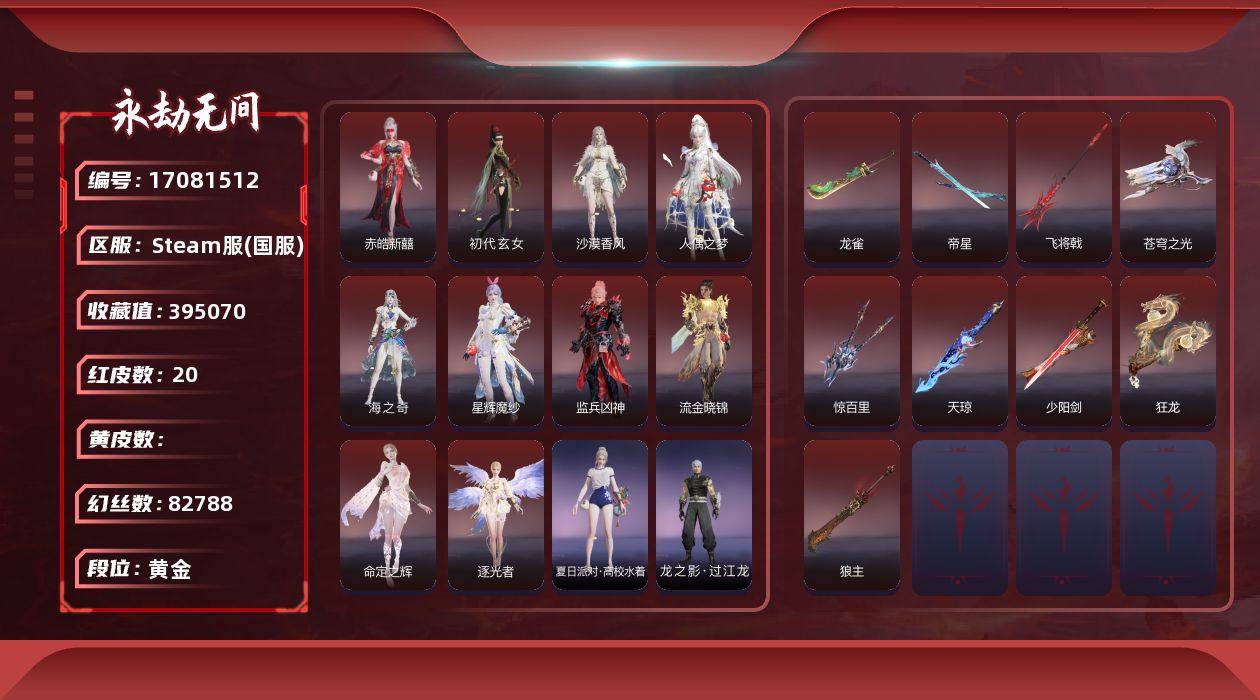Screen dimensions: 1260x700
Task: View the 天琼 weapon card
Action: [x=960, y=350]
